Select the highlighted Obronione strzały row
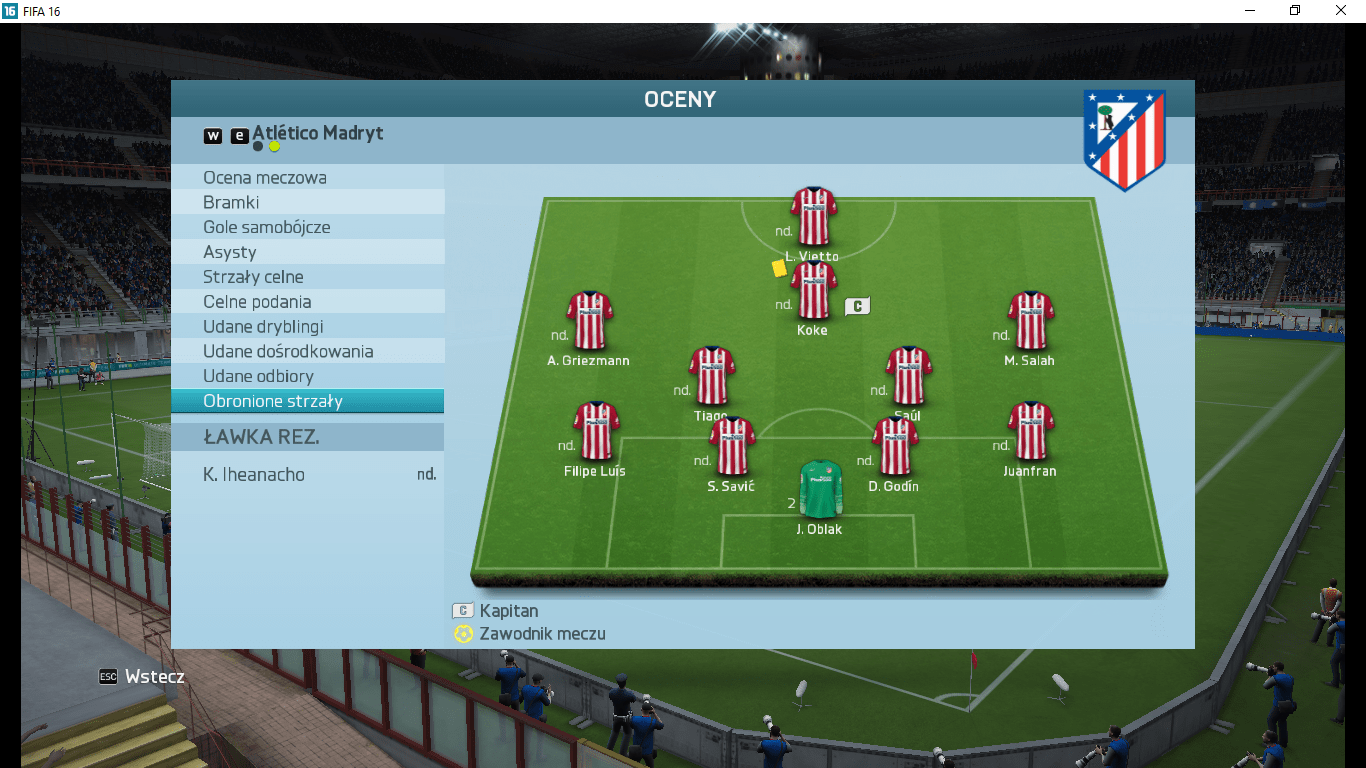The width and height of the screenshot is (1366, 768). coord(307,401)
